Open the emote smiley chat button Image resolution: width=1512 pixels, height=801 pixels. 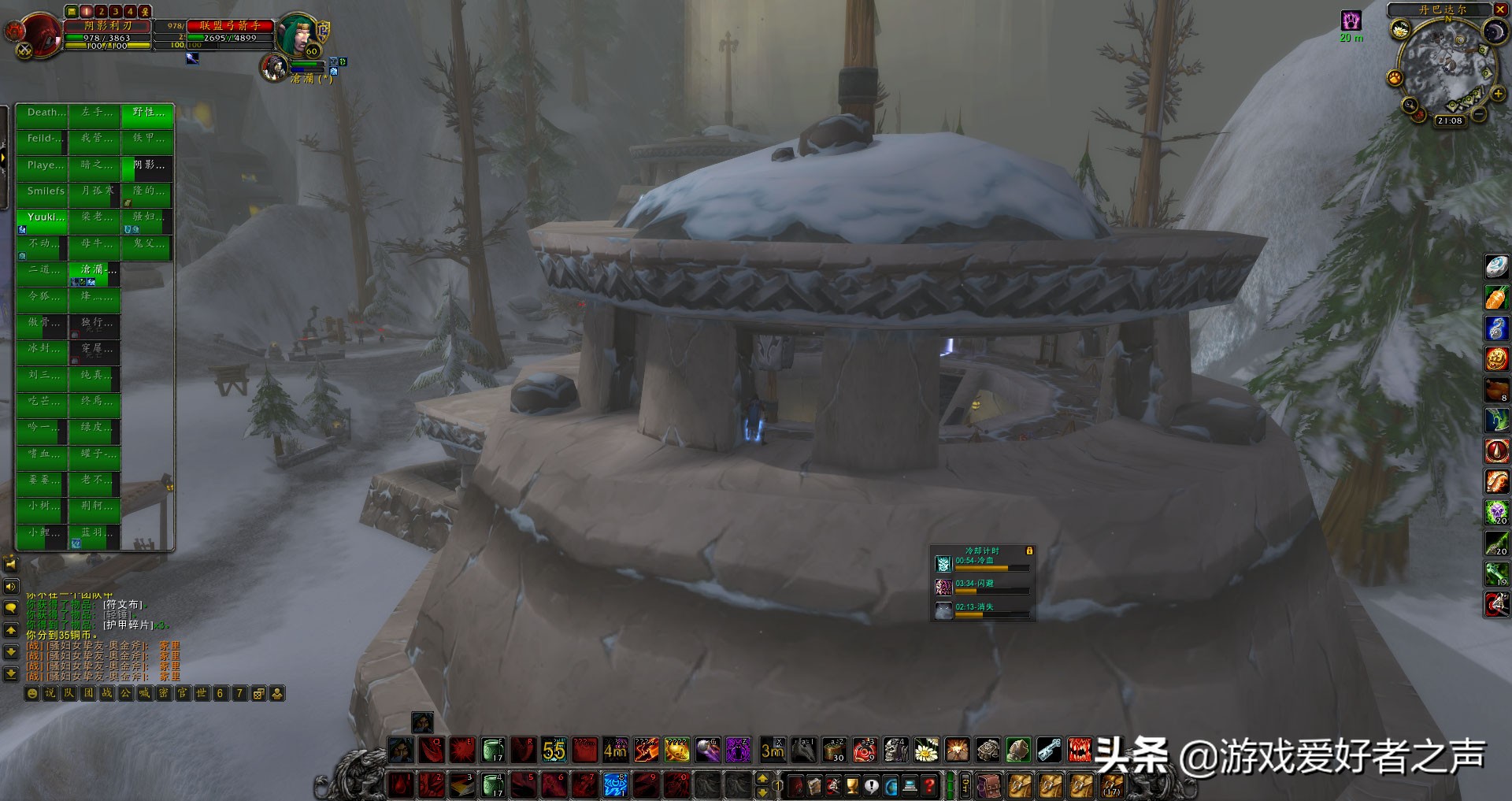(x=32, y=694)
